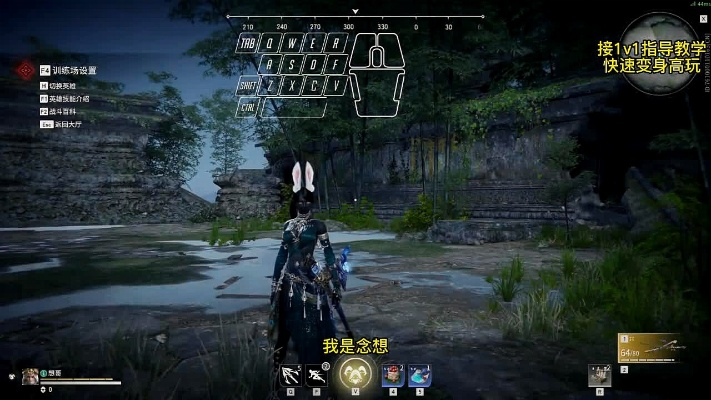Click the red diamond training ground emblem
Screen dimensions: 711x400
tap(24, 71)
